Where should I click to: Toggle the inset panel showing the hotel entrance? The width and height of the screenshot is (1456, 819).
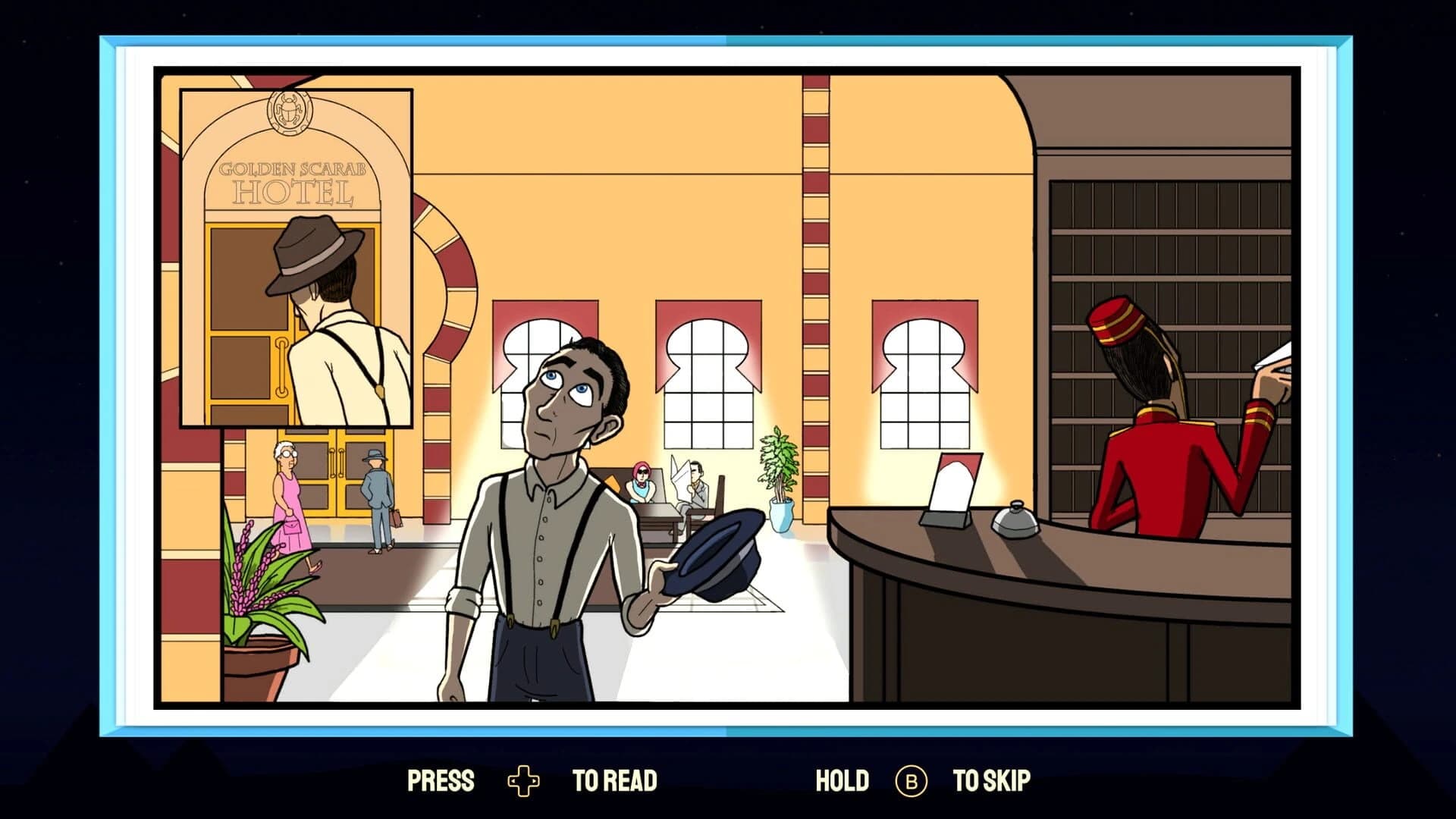(x=296, y=258)
